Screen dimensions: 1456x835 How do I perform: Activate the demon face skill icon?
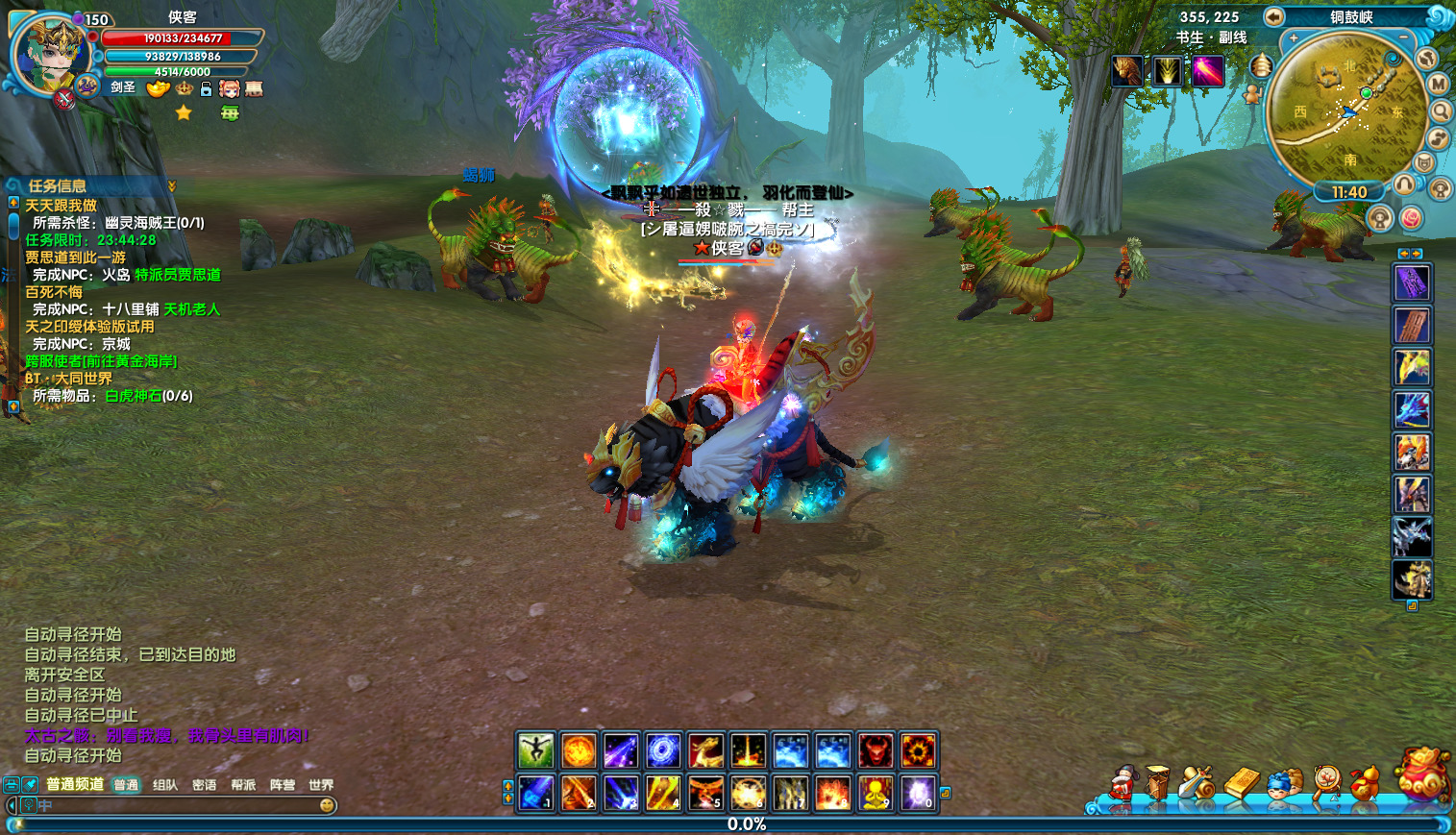[875, 750]
